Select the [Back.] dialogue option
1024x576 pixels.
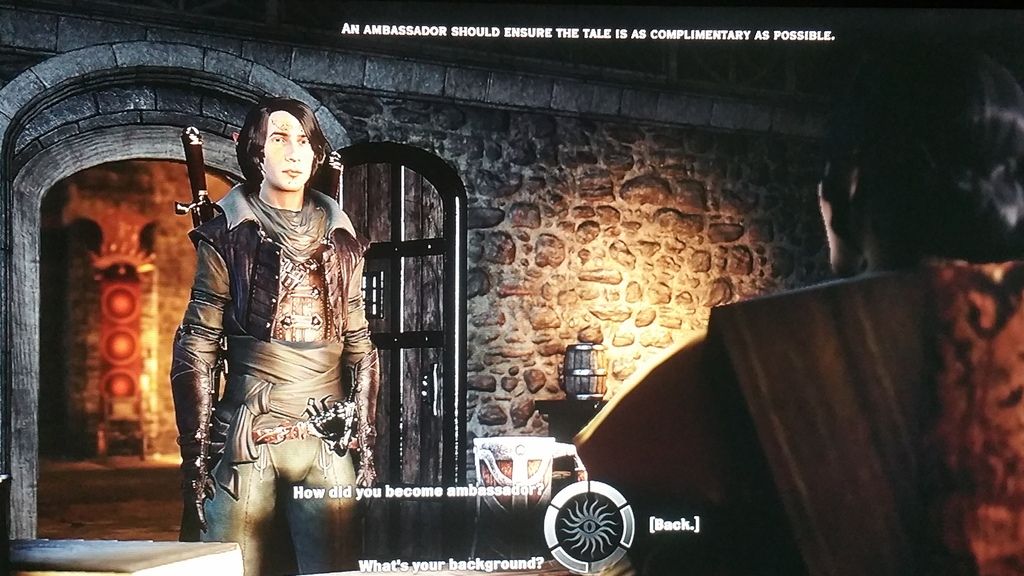674,524
